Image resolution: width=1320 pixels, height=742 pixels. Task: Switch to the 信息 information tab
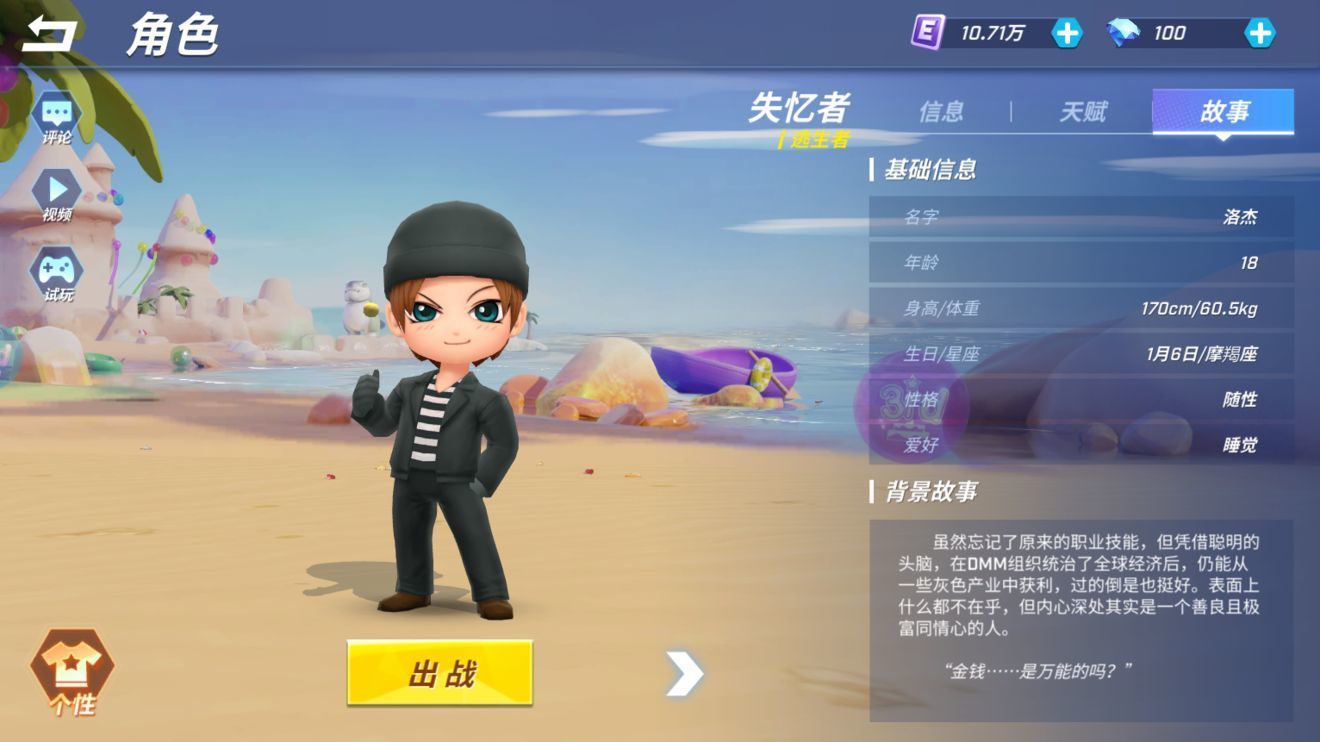943,112
